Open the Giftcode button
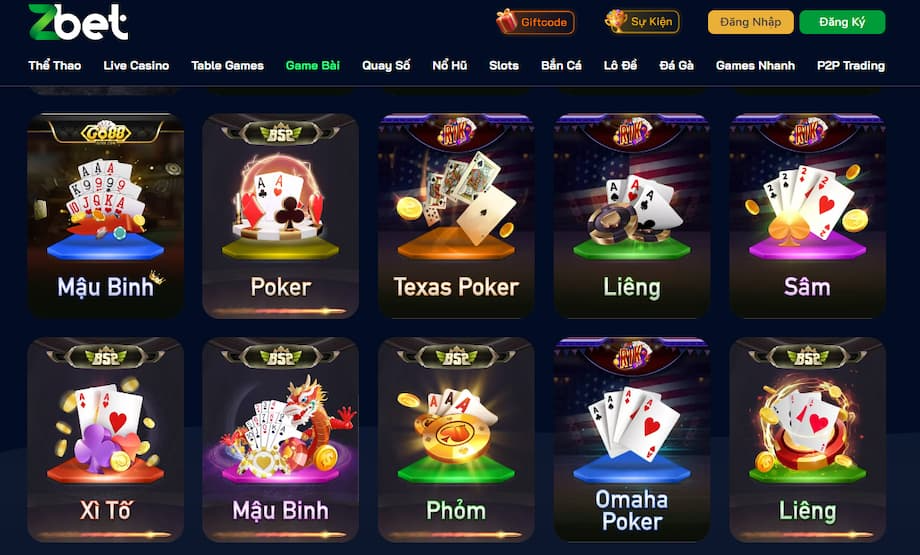 click(534, 21)
